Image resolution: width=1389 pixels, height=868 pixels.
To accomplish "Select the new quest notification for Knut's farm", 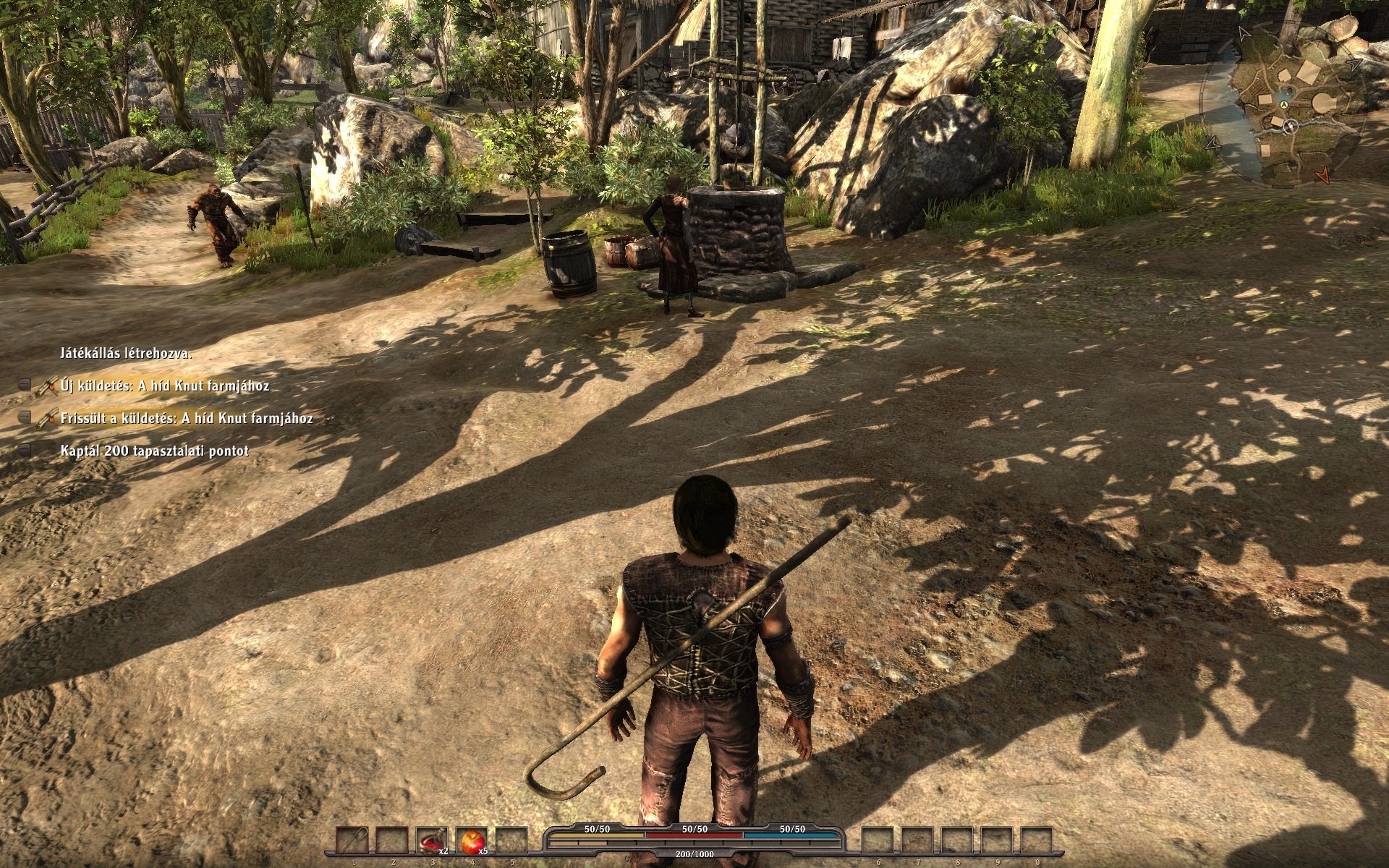I will [164, 386].
